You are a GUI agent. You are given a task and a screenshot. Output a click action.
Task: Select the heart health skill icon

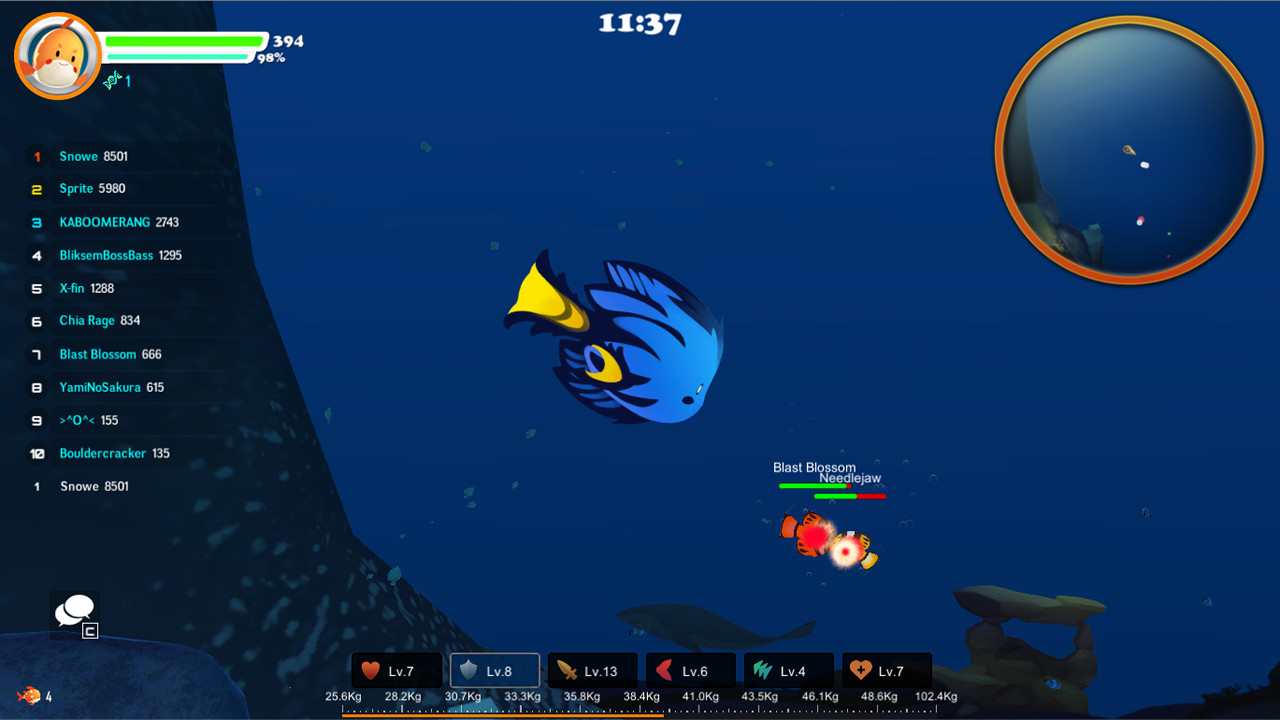[396, 670]
